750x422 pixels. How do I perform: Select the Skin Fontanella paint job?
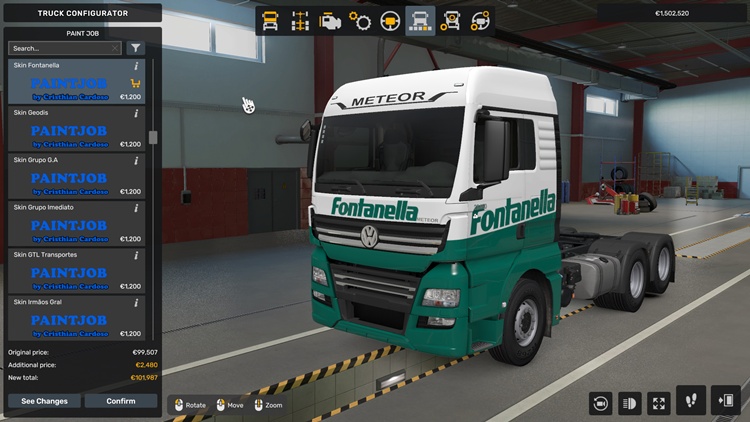pyautogui.click(x=70, y=83)
